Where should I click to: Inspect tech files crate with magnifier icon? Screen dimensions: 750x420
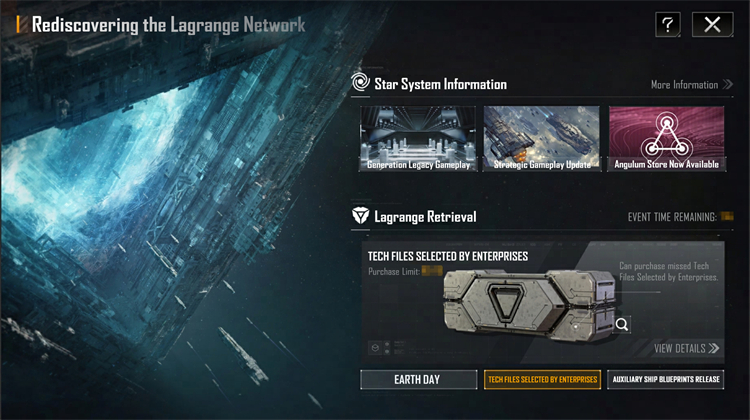click(x=622, y=324)
